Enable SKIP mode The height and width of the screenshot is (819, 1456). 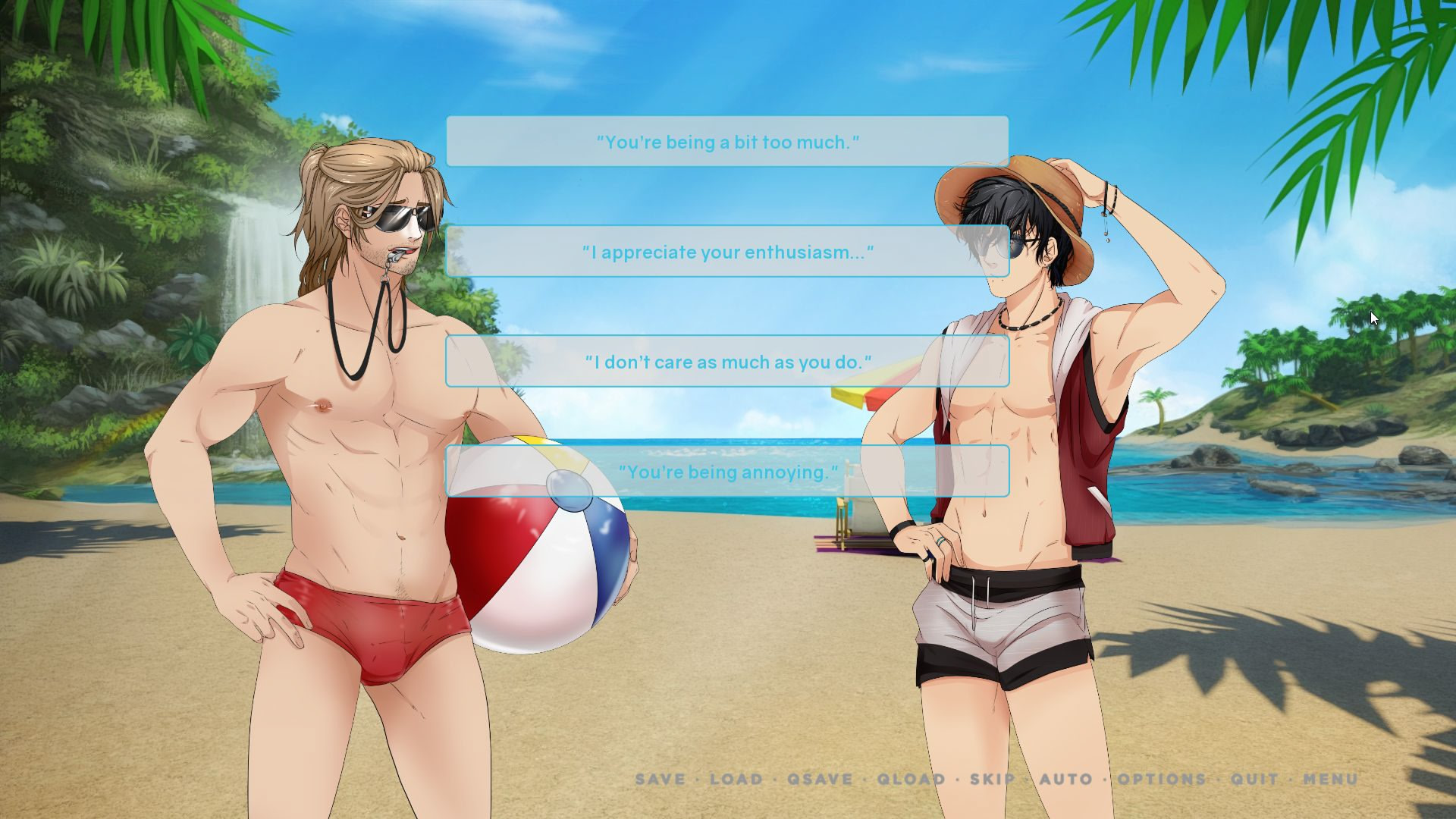[x=992, y=780]
